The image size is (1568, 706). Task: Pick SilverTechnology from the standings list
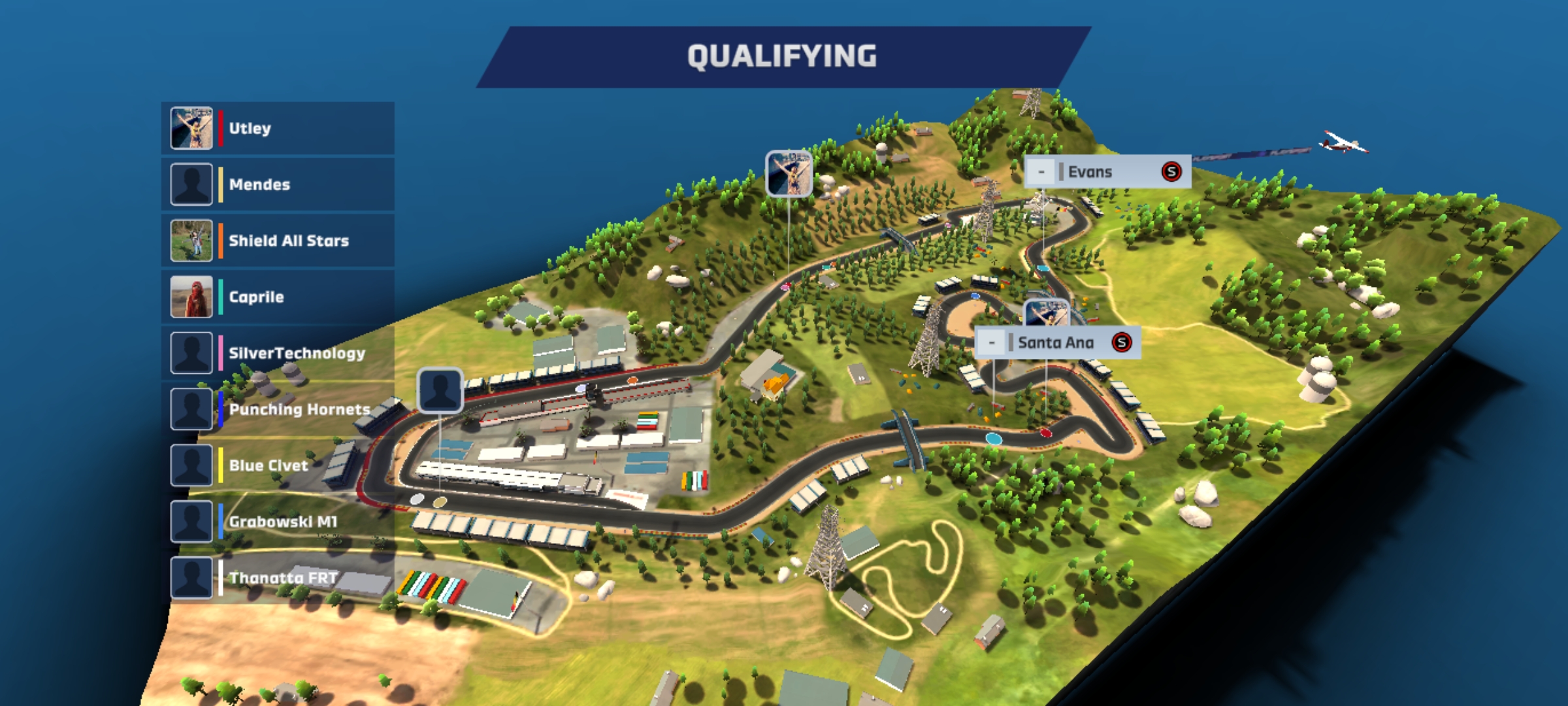(278, 353)
